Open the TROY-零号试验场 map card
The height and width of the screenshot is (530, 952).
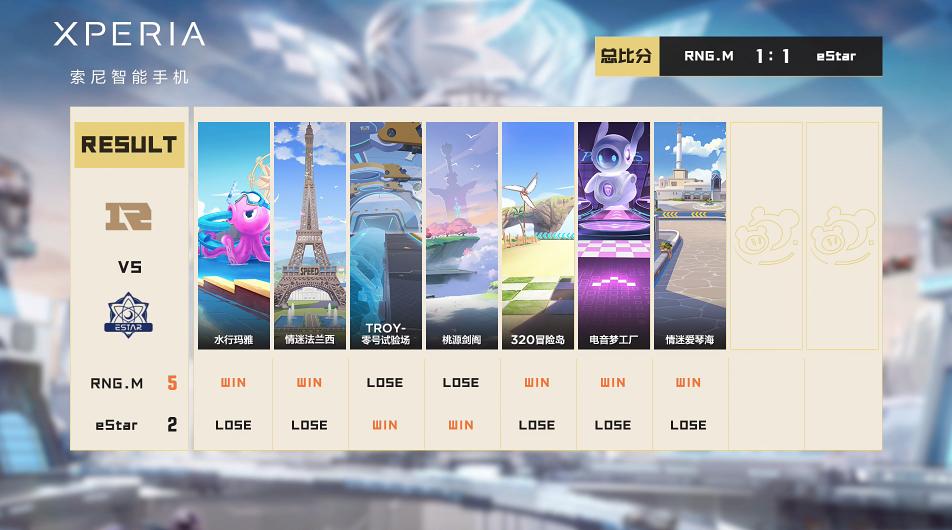pyautogui.click(x=385, y=235)
